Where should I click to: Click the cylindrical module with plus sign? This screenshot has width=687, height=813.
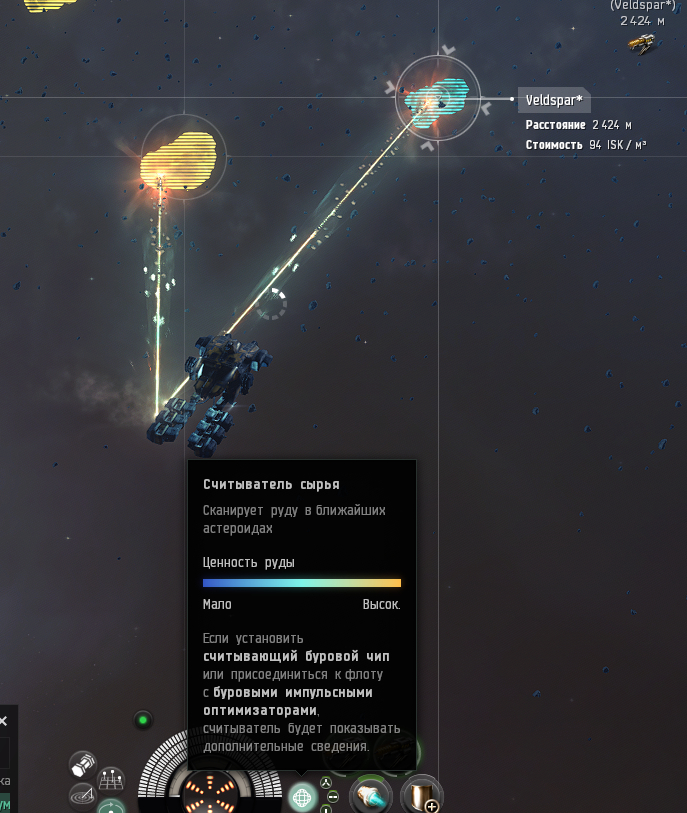pos(421,795)
